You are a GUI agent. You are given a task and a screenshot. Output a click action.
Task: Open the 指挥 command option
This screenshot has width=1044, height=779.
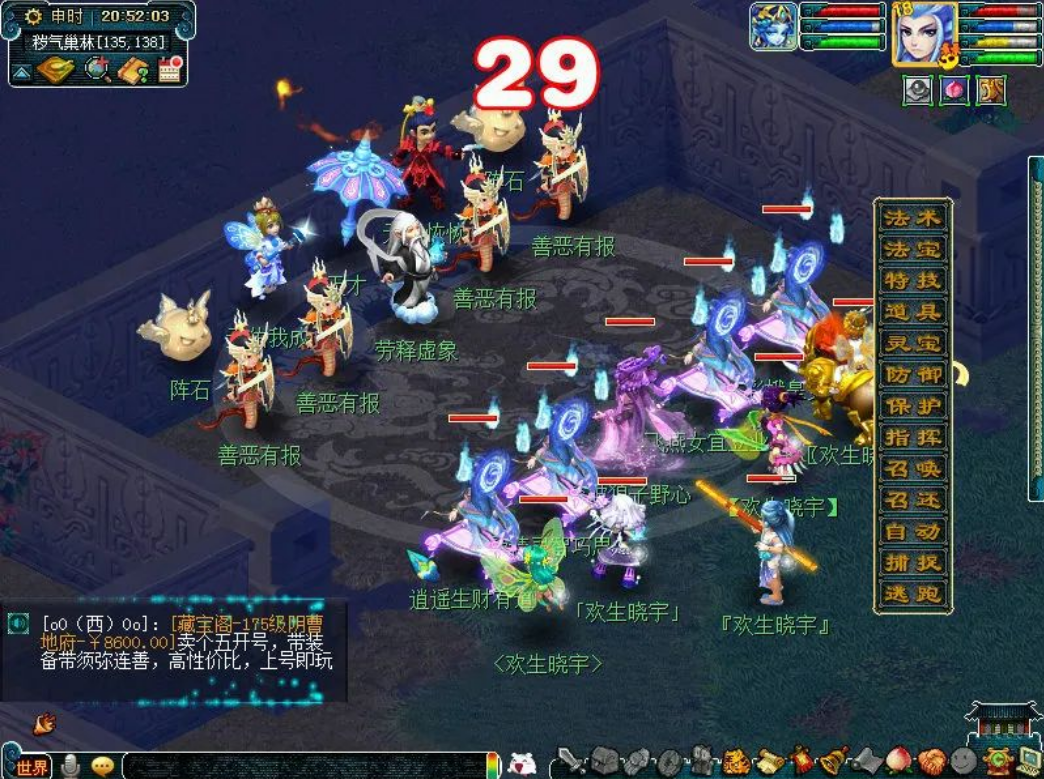pos(912,437)
